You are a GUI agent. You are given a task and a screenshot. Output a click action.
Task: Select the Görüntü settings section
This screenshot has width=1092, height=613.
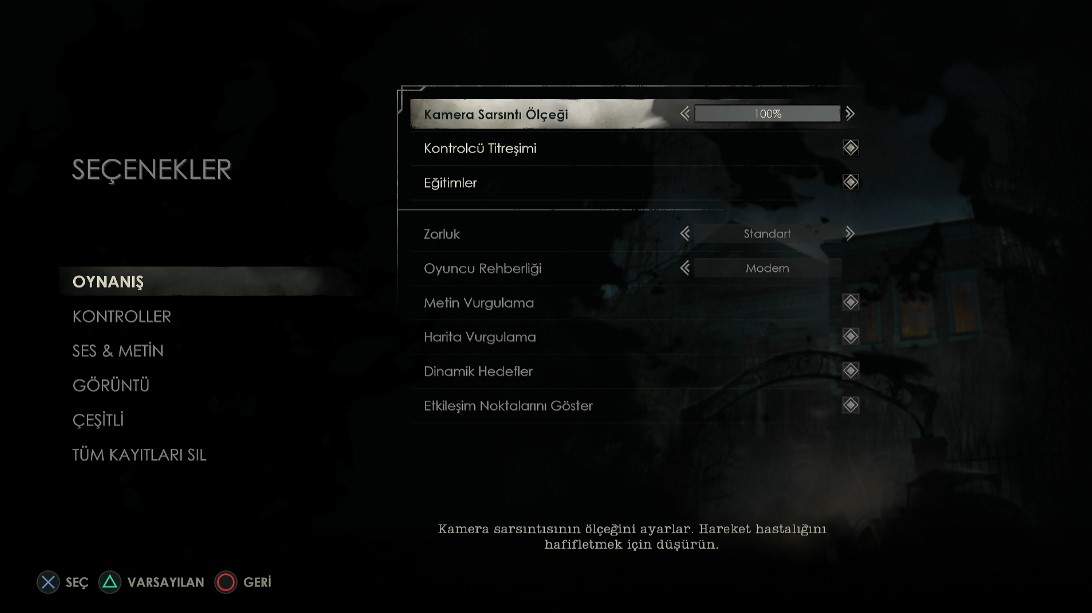pyautogui.click(x=111, y=386)
